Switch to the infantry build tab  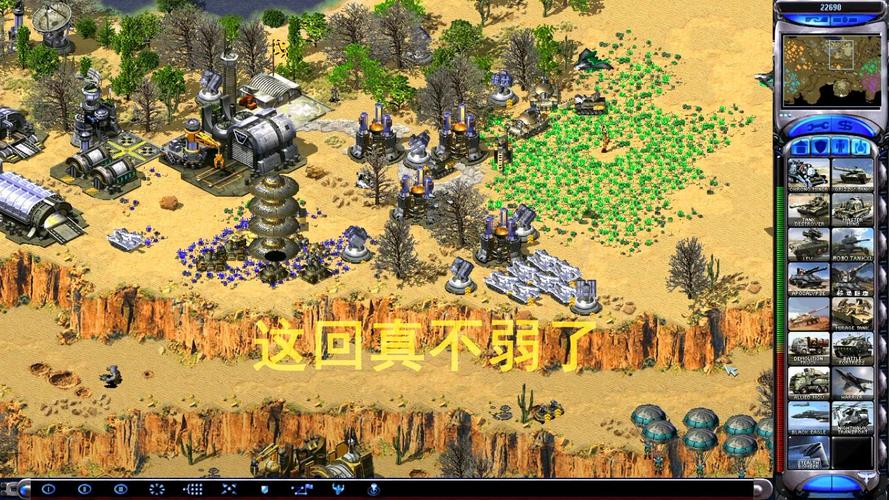839,146
